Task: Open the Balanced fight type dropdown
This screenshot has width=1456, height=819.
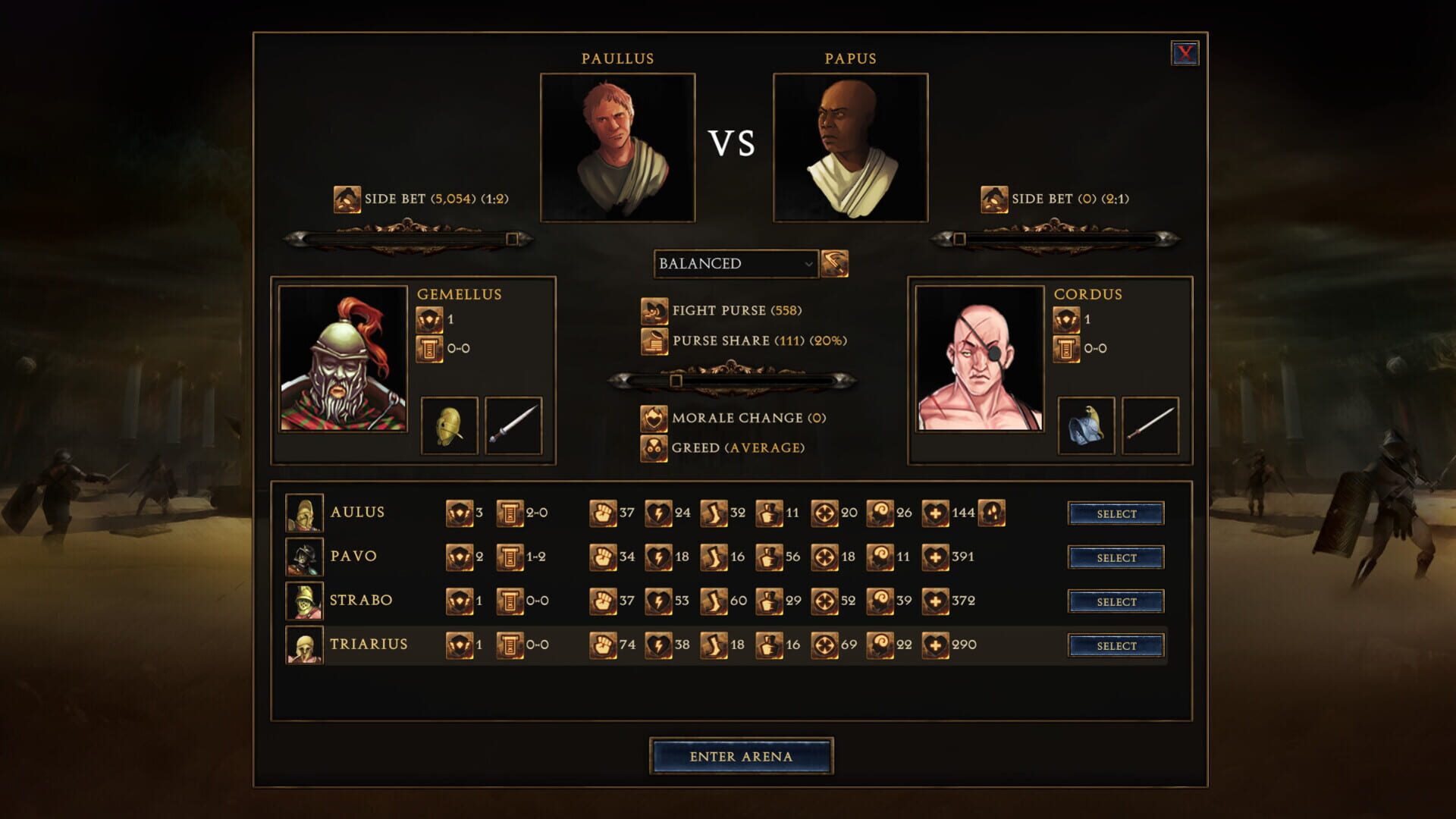Action: (x=736, y=264)
